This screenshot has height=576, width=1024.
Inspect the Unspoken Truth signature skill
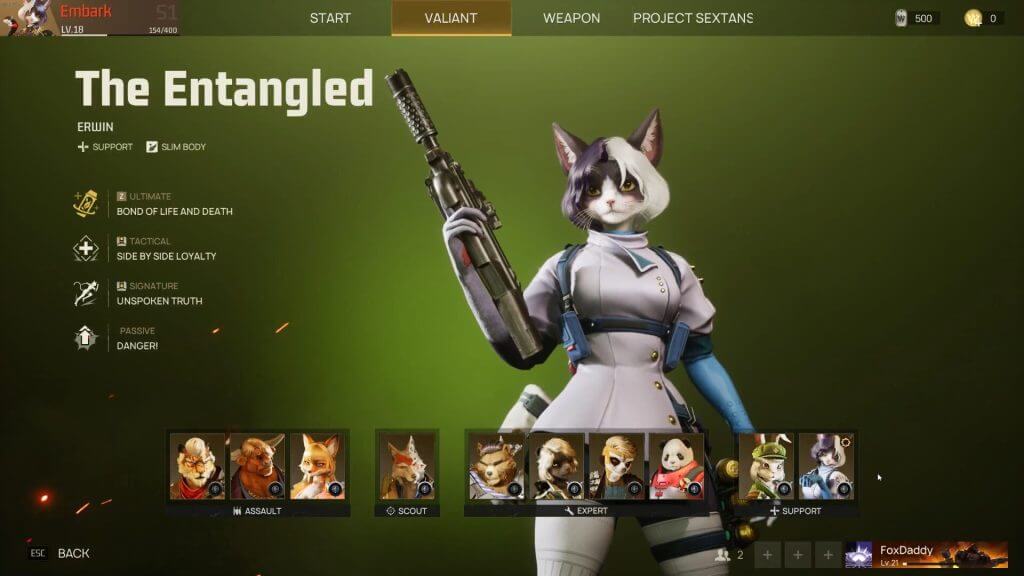tap(159, 301)
